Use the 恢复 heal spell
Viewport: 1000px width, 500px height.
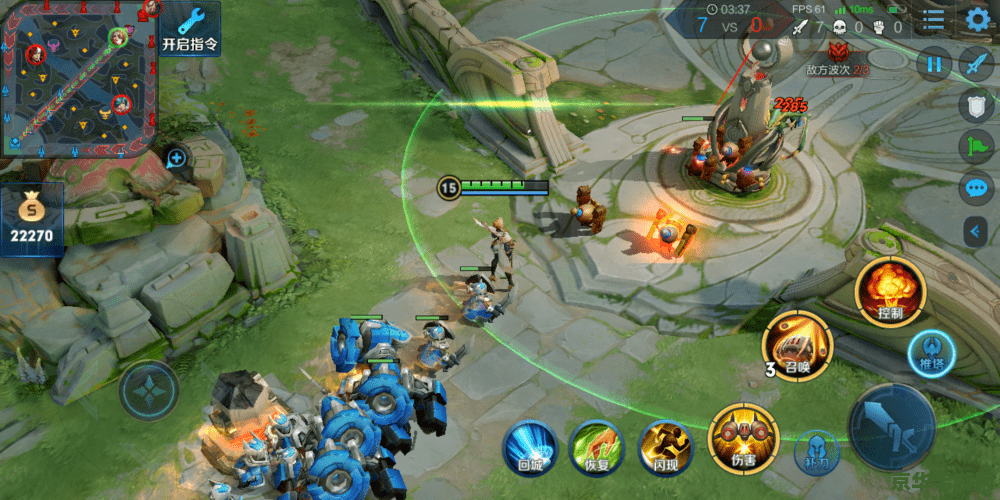(x=597, y=446)
